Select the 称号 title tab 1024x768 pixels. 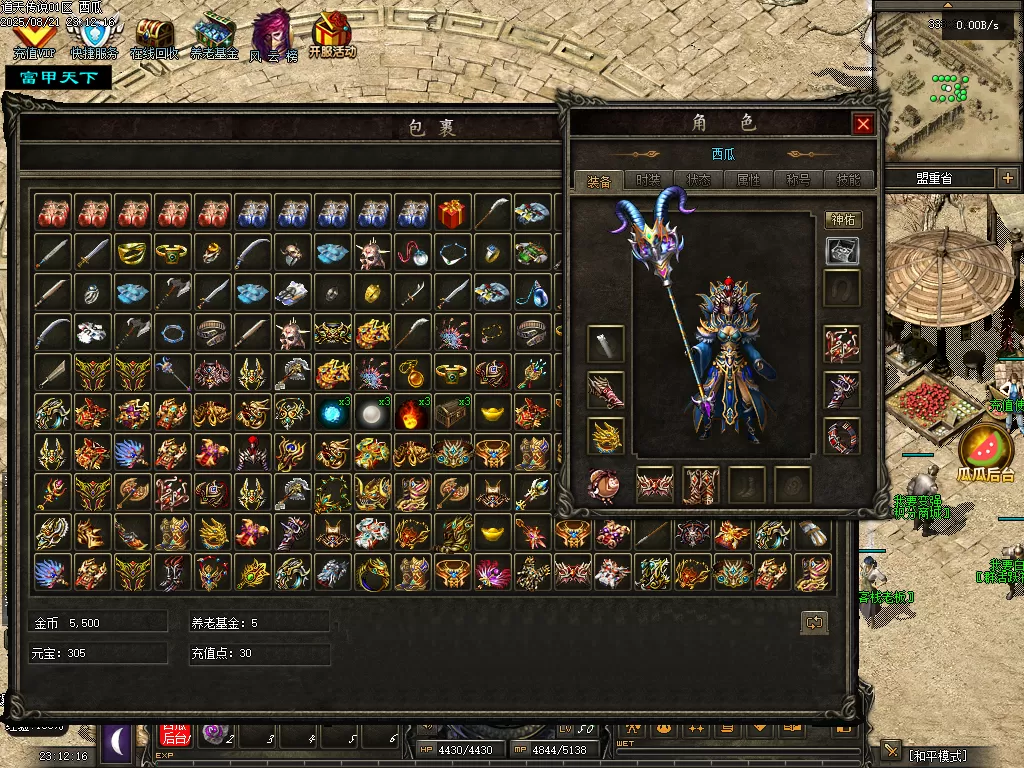coord(798,180)
